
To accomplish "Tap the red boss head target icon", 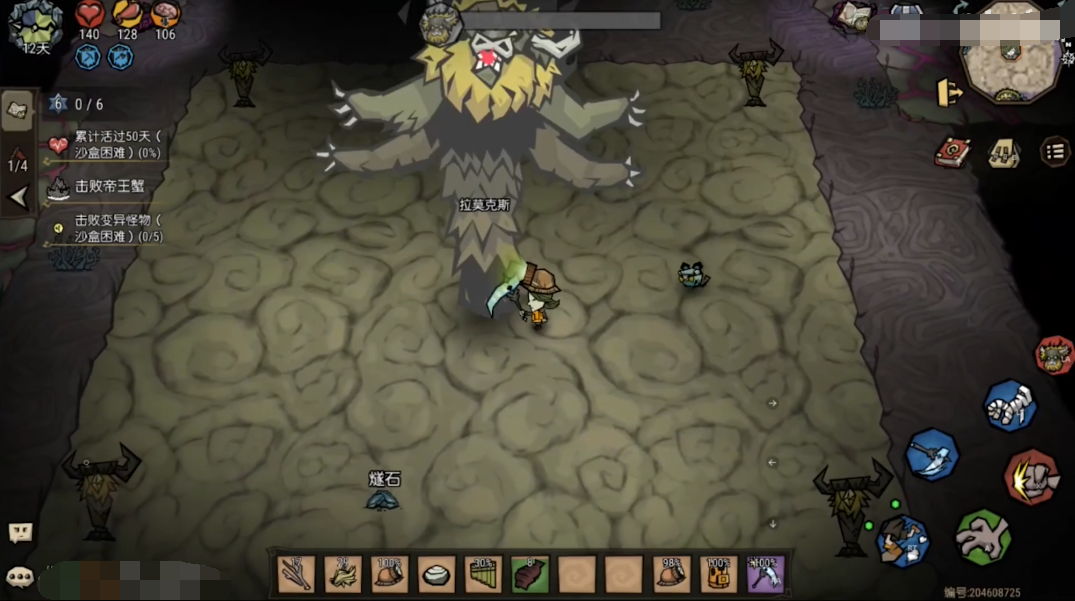I will 1054,355.
